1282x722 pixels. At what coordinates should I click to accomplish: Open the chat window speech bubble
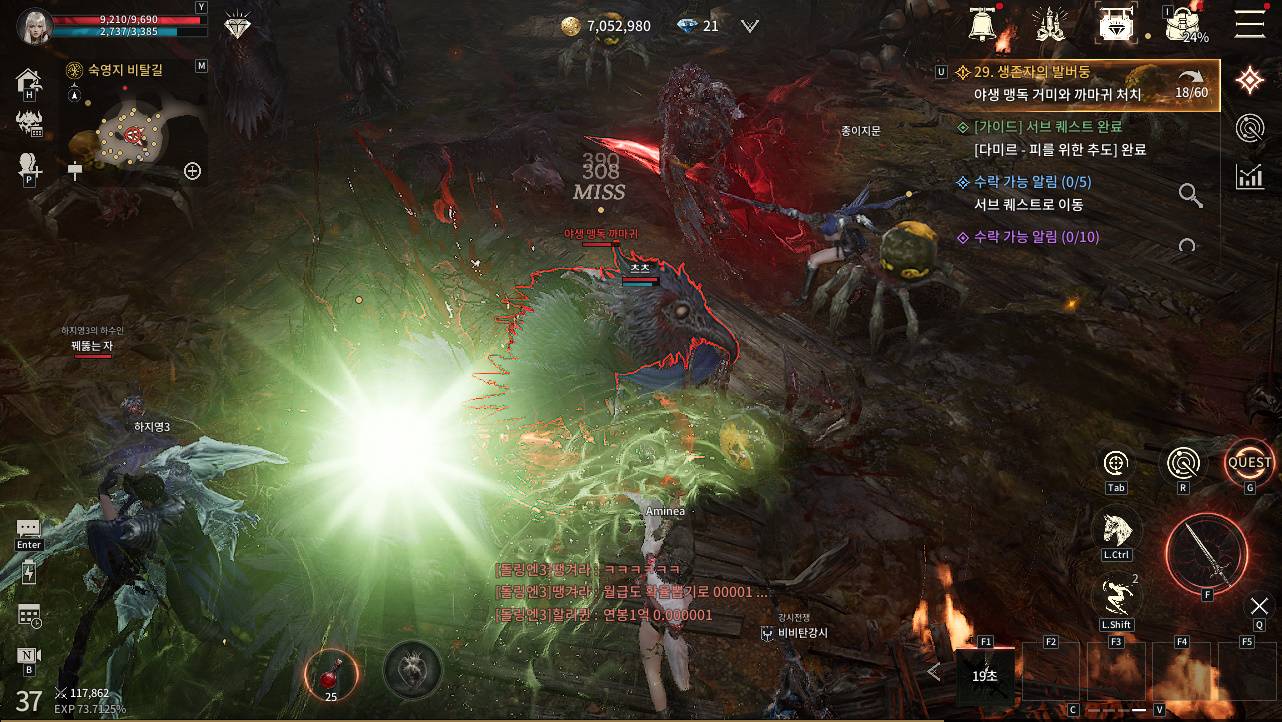[x=29, y=528]
